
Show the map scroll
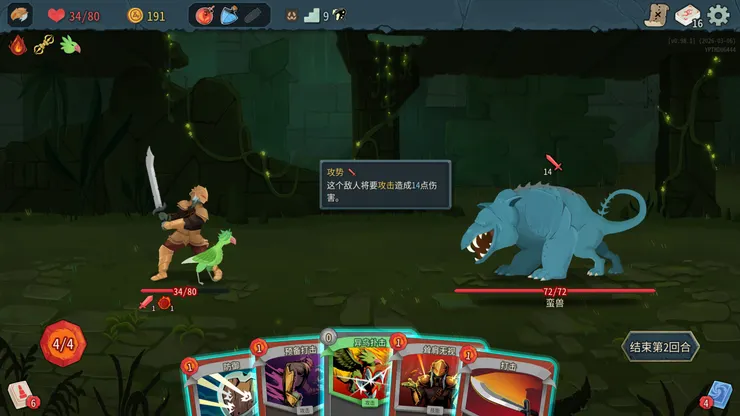[654, 15]
